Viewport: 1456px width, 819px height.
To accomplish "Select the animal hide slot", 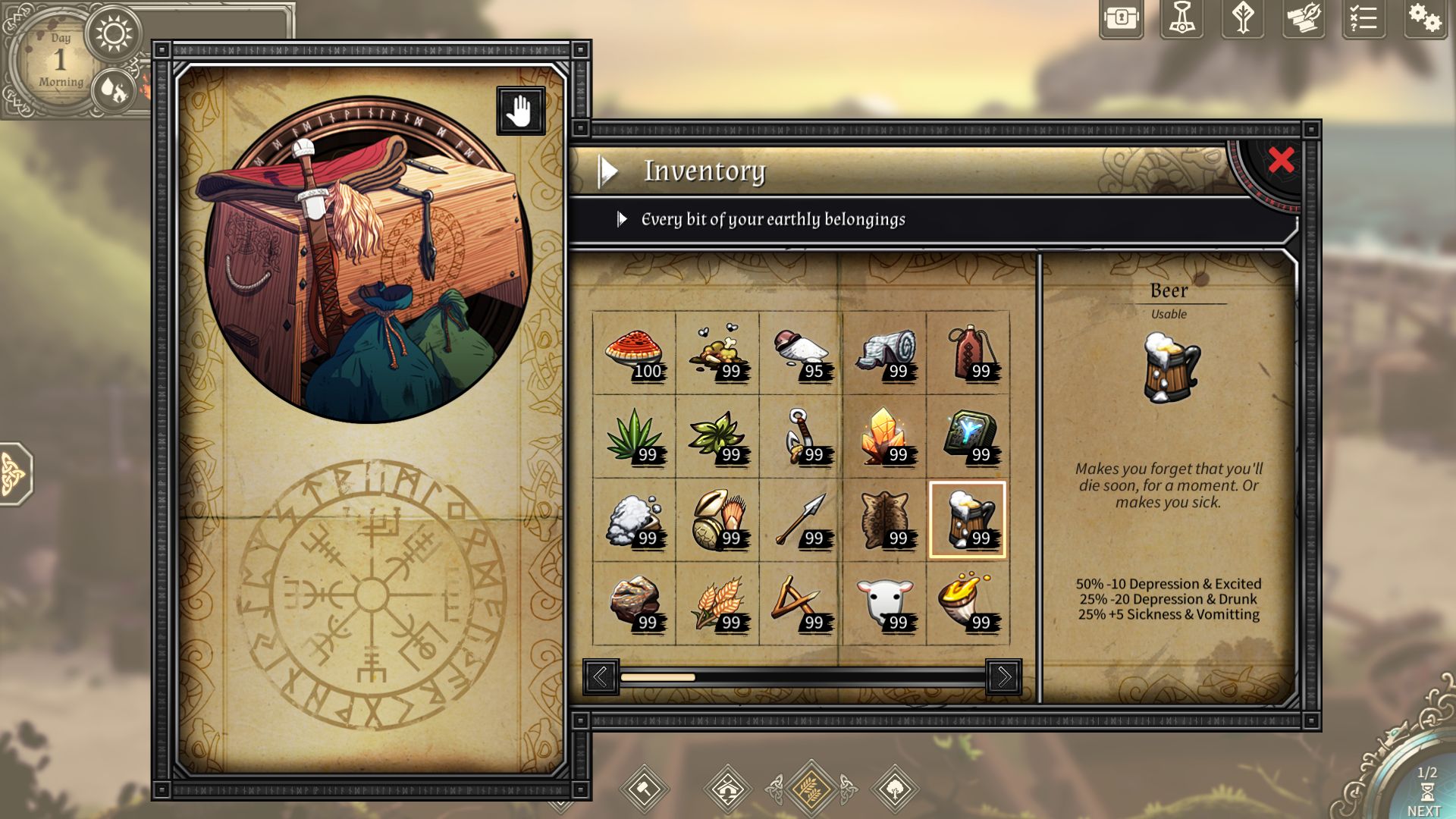I will (x=884, y=520).
